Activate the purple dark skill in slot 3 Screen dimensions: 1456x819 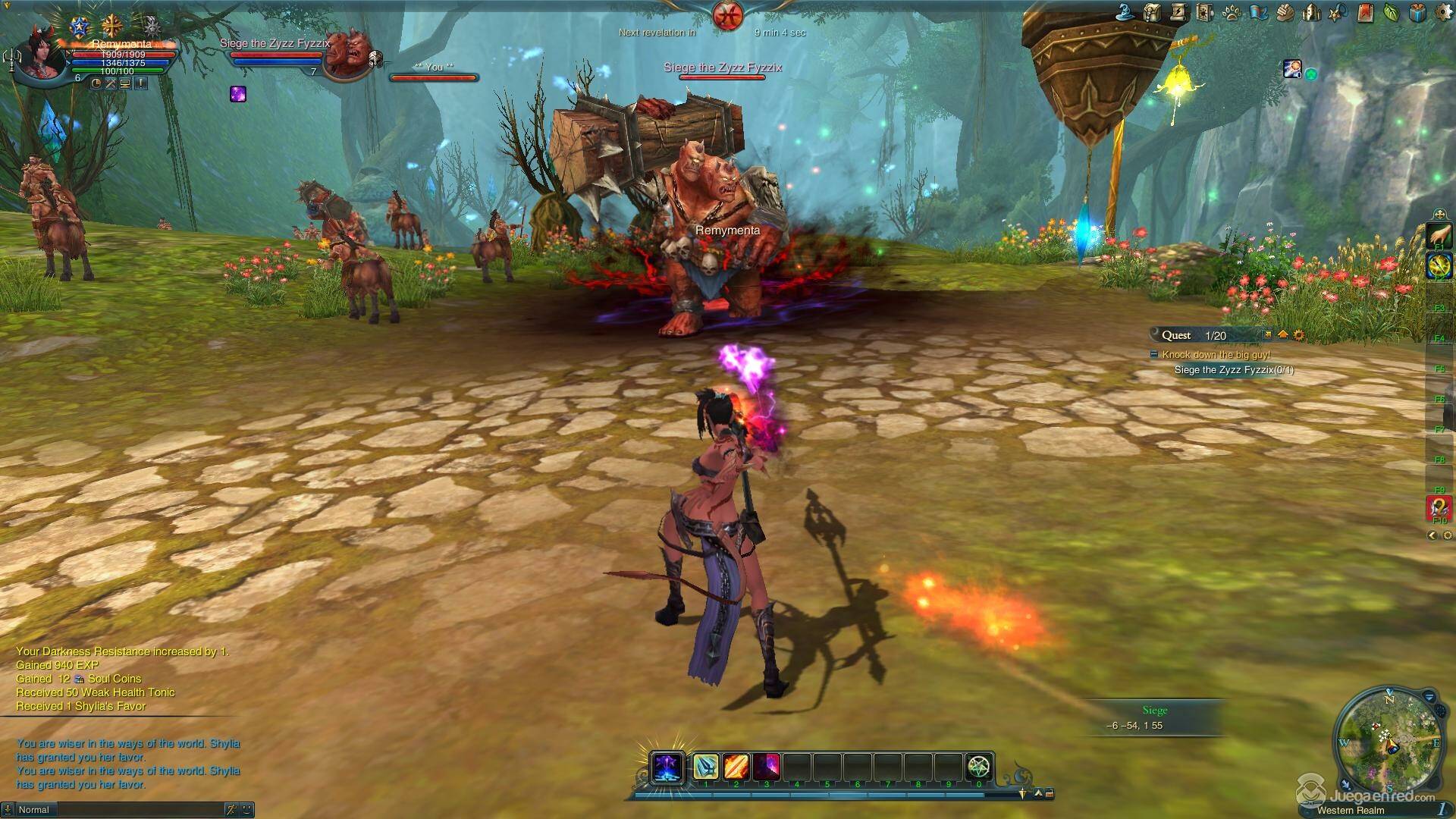[766, 767]
